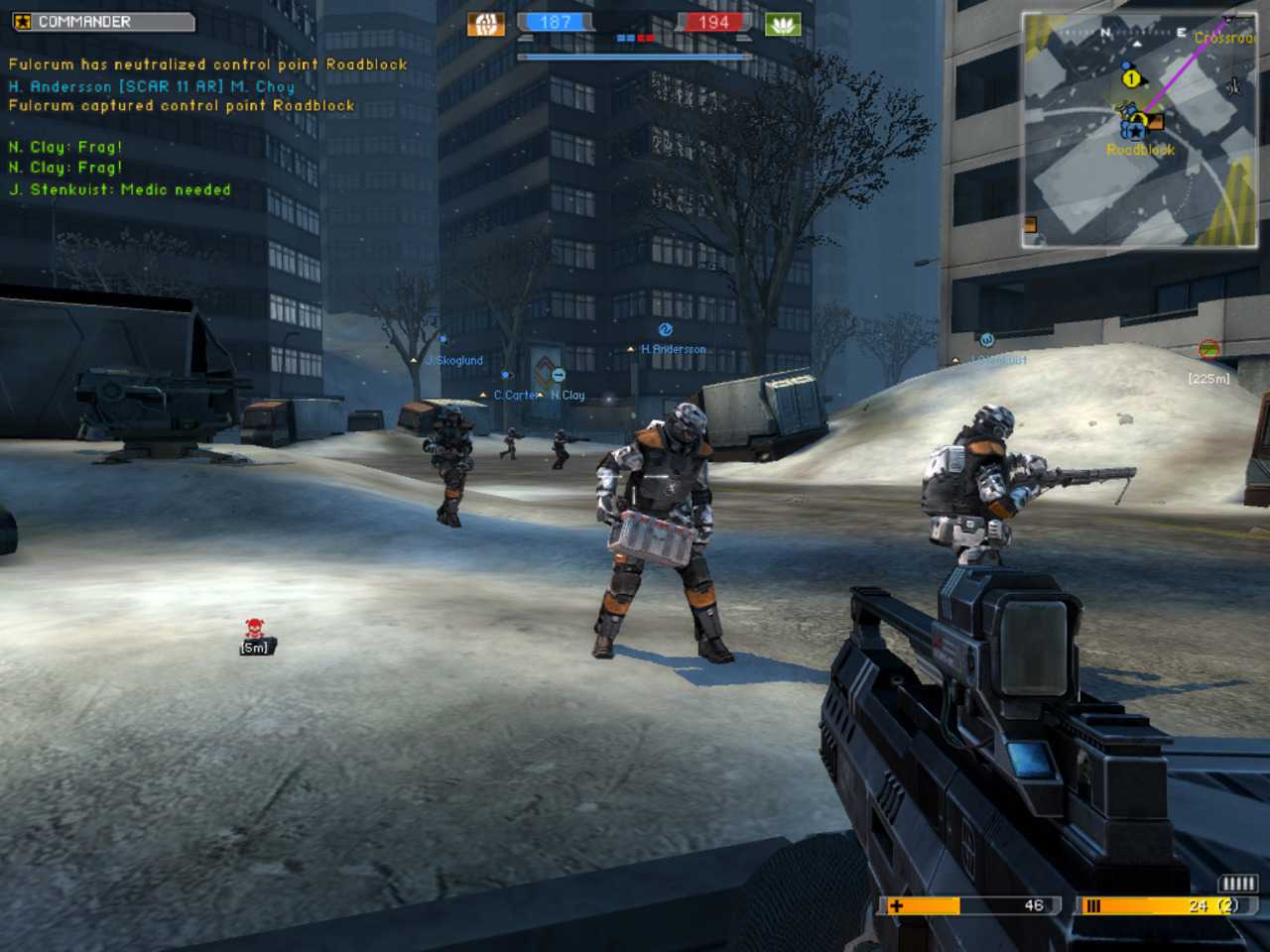Click the Commander status badge
The image size is (1270, 952).
click(x=103, y=21)
